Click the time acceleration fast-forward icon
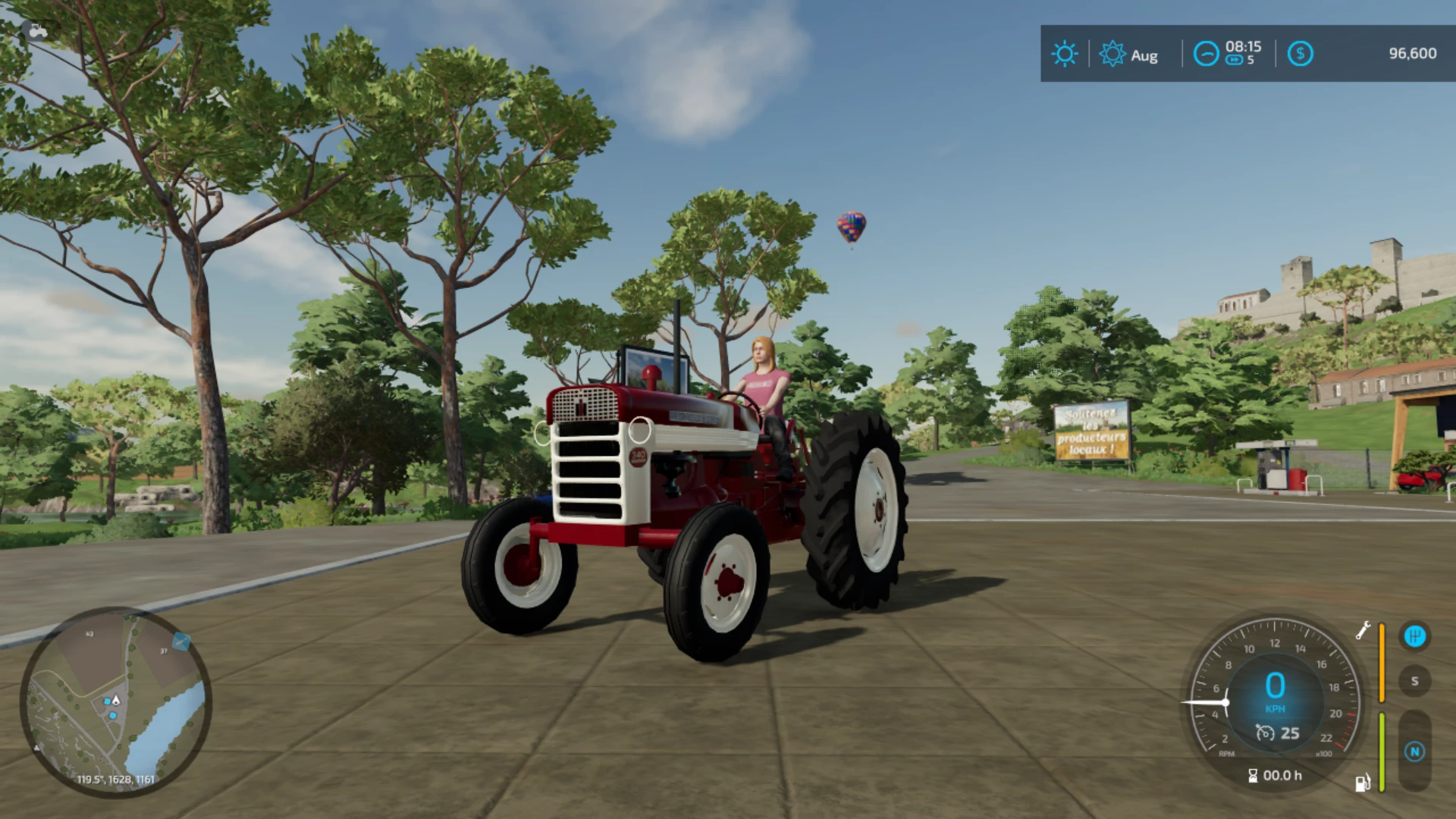 click(1234, 61)
